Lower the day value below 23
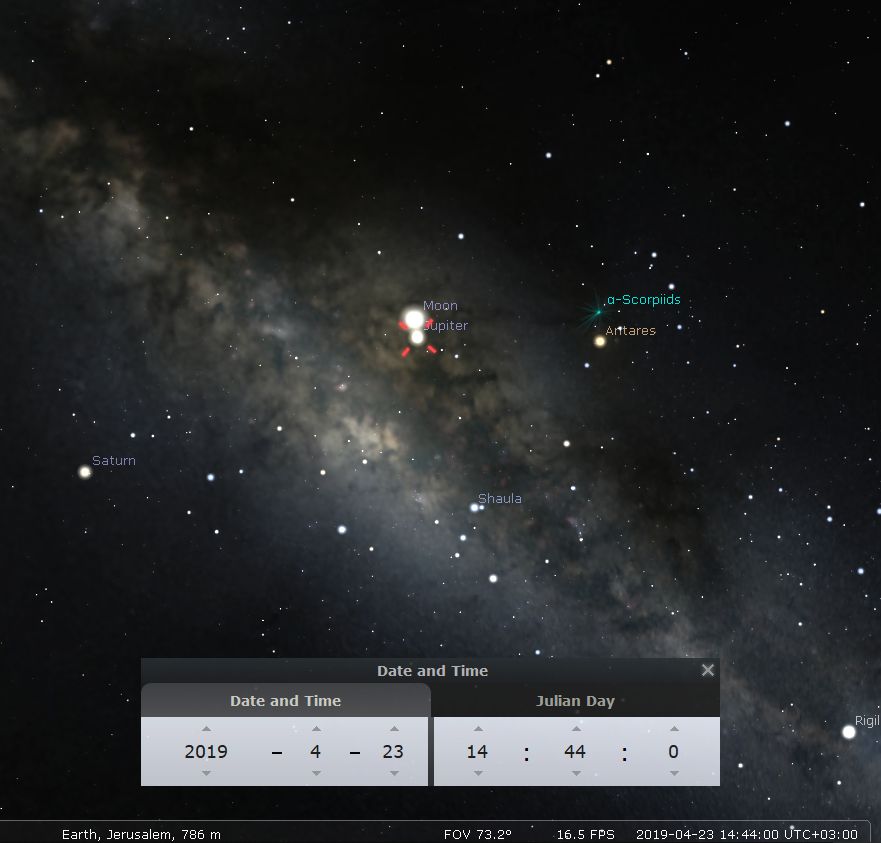This screenshot has width=881, height=843. coord(394,773)
